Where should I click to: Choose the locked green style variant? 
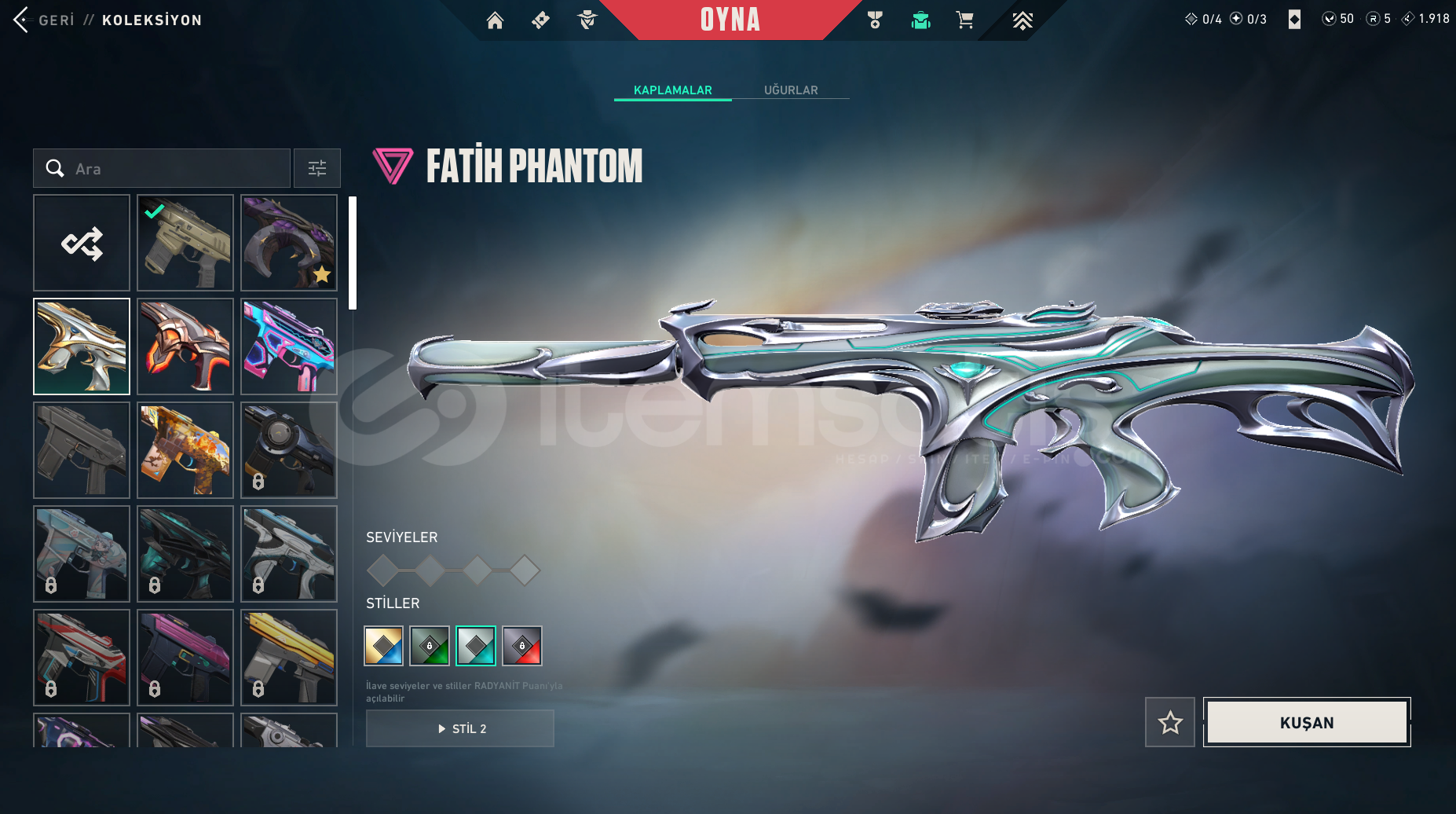tap(430, 646)
